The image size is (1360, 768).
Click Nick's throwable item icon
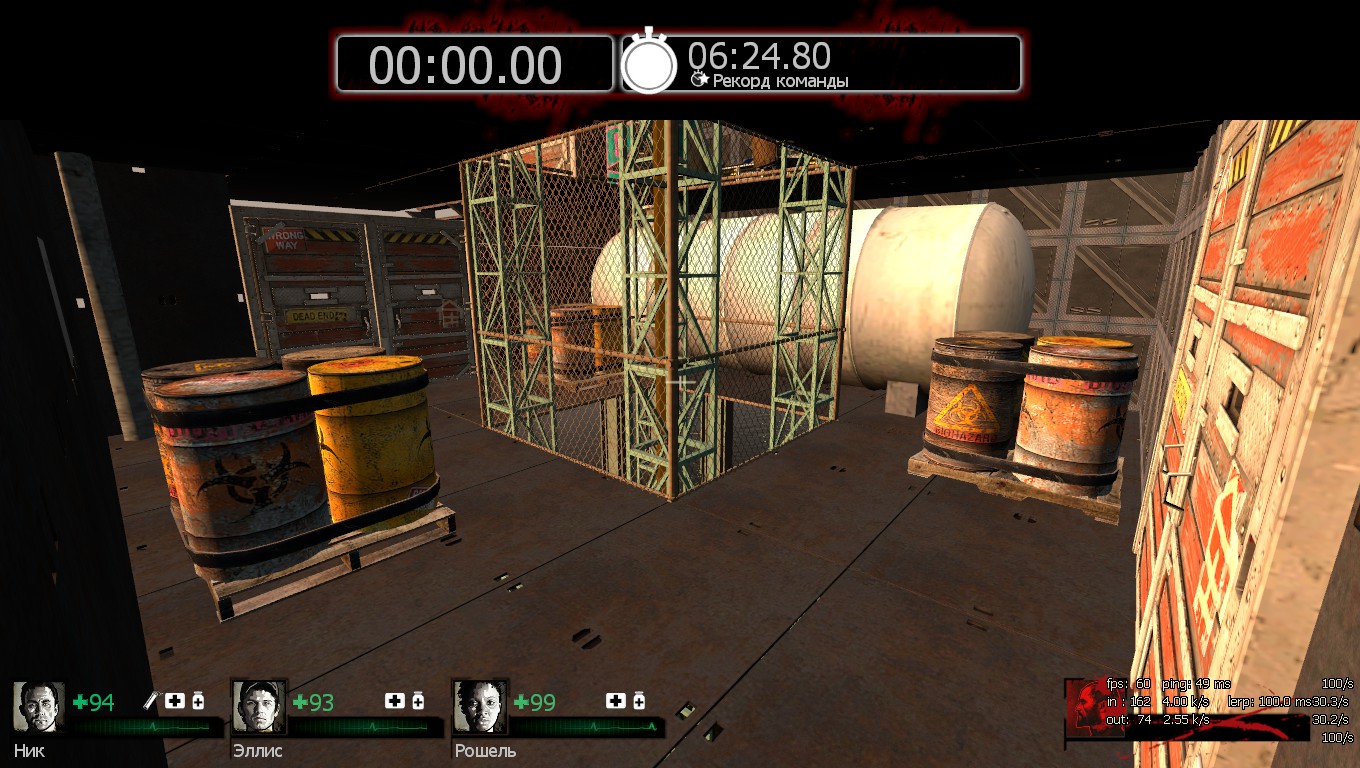153,701
